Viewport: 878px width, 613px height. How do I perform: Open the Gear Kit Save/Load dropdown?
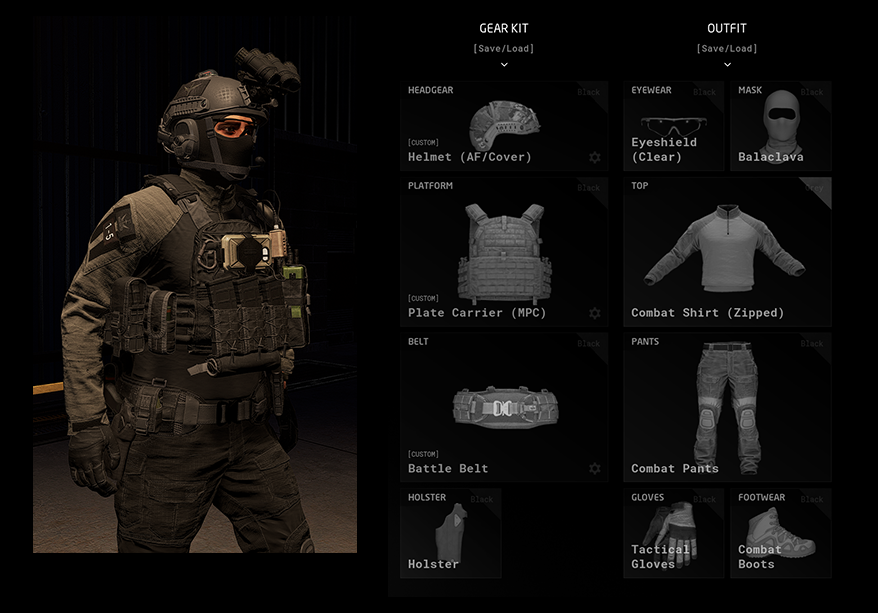[x=504, y=49]
